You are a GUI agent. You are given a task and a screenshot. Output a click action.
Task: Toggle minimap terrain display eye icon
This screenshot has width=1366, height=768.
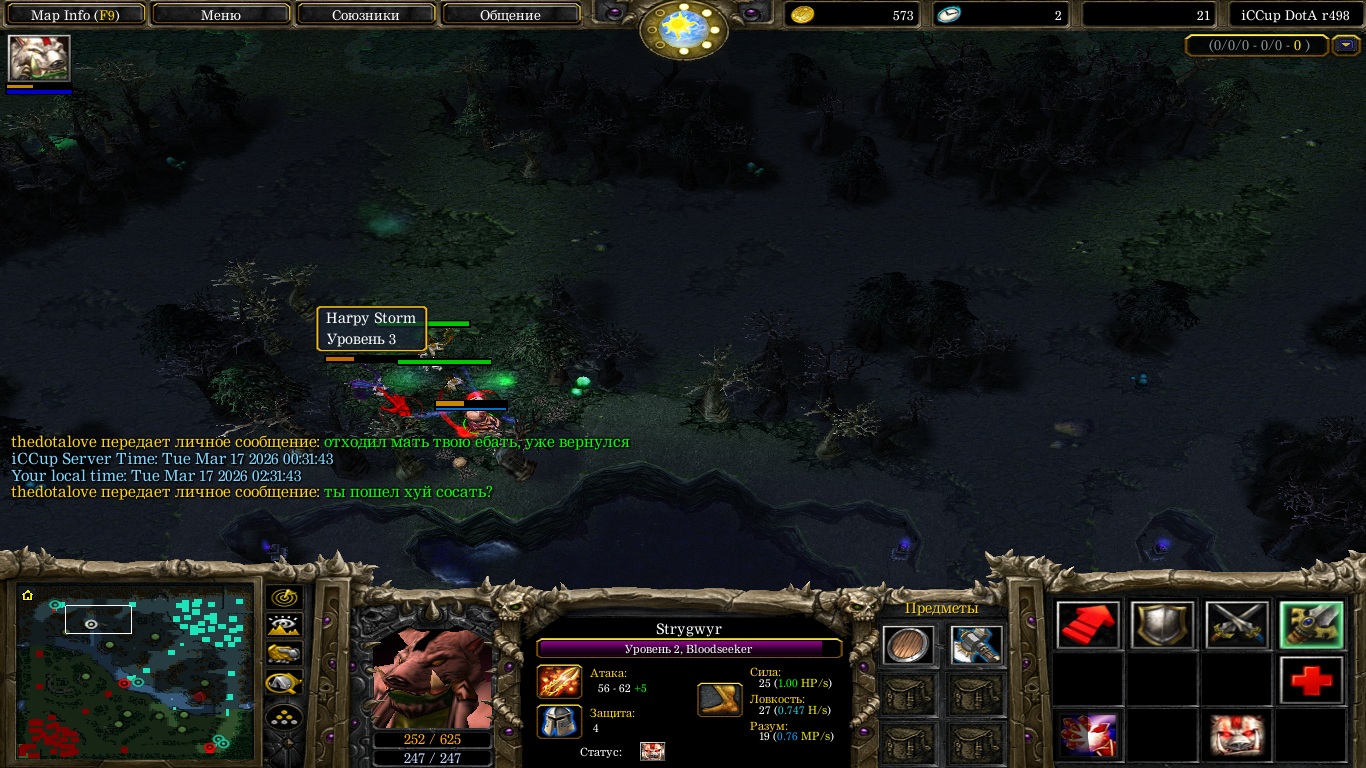click(284, 626)
